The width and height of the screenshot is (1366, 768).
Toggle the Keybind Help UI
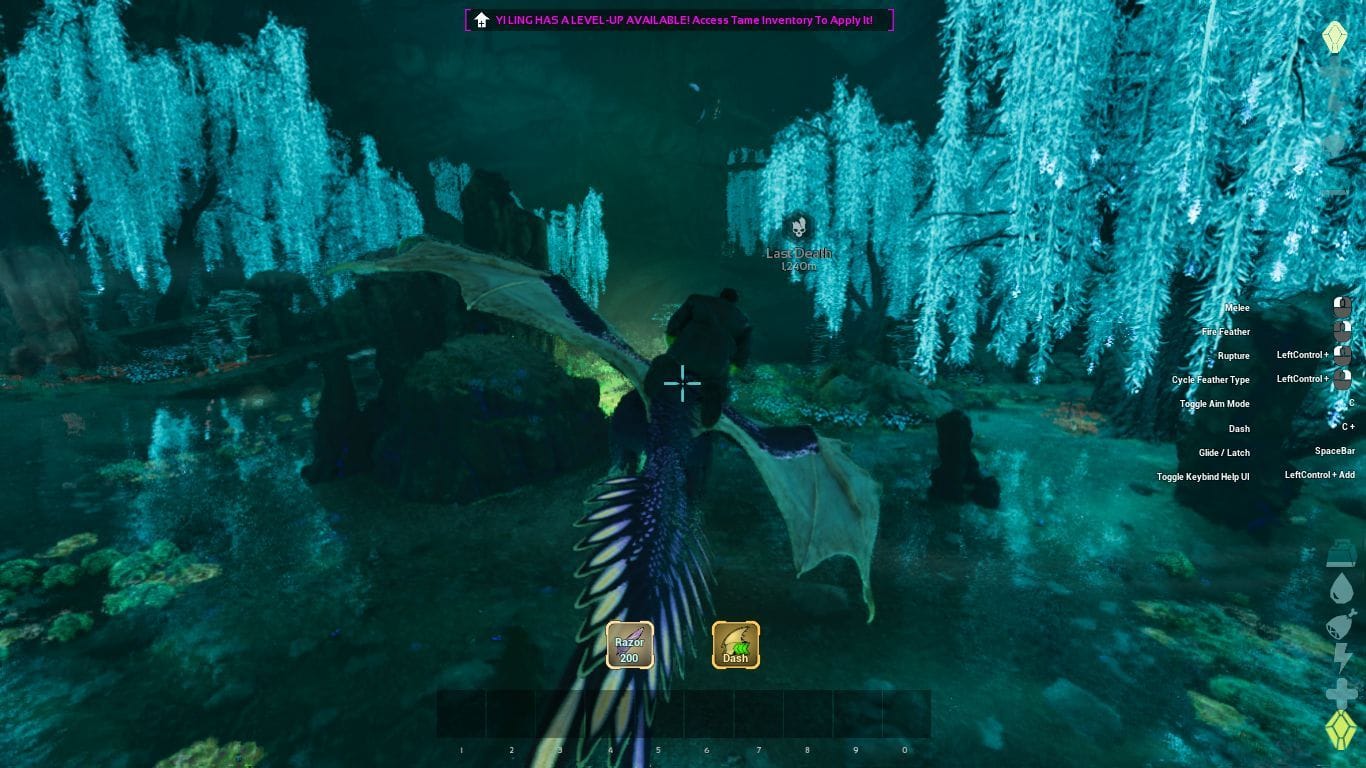[x=1204, y=476]
